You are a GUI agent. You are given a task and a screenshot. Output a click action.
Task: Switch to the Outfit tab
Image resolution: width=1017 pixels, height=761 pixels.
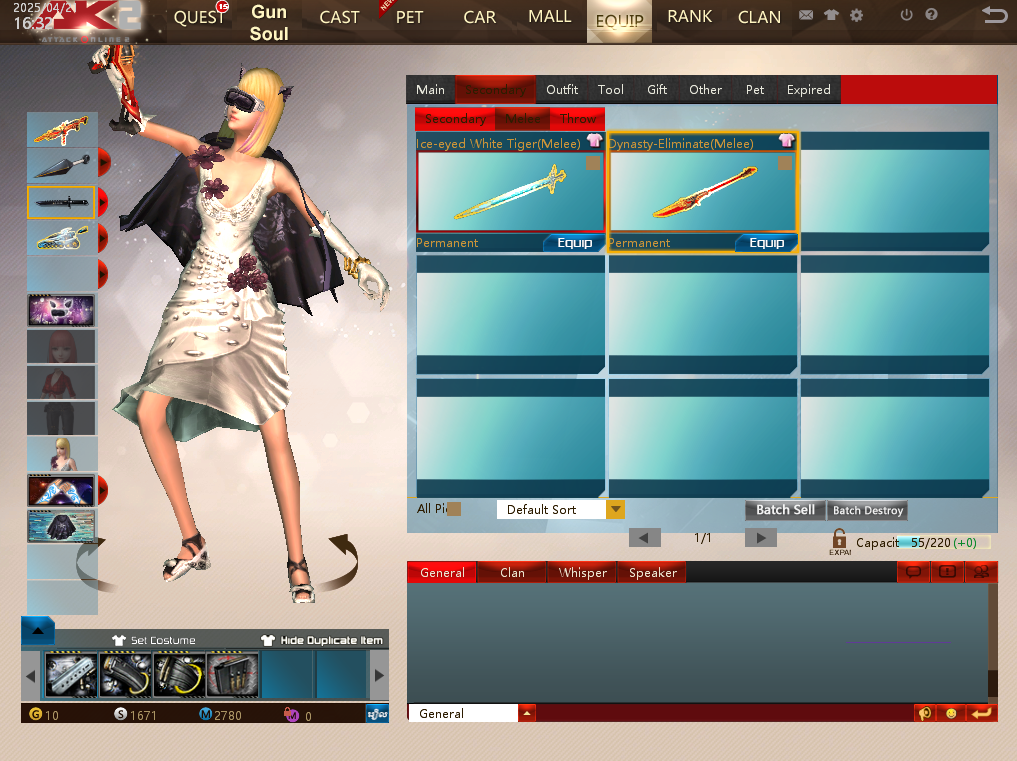click(562, 90)
